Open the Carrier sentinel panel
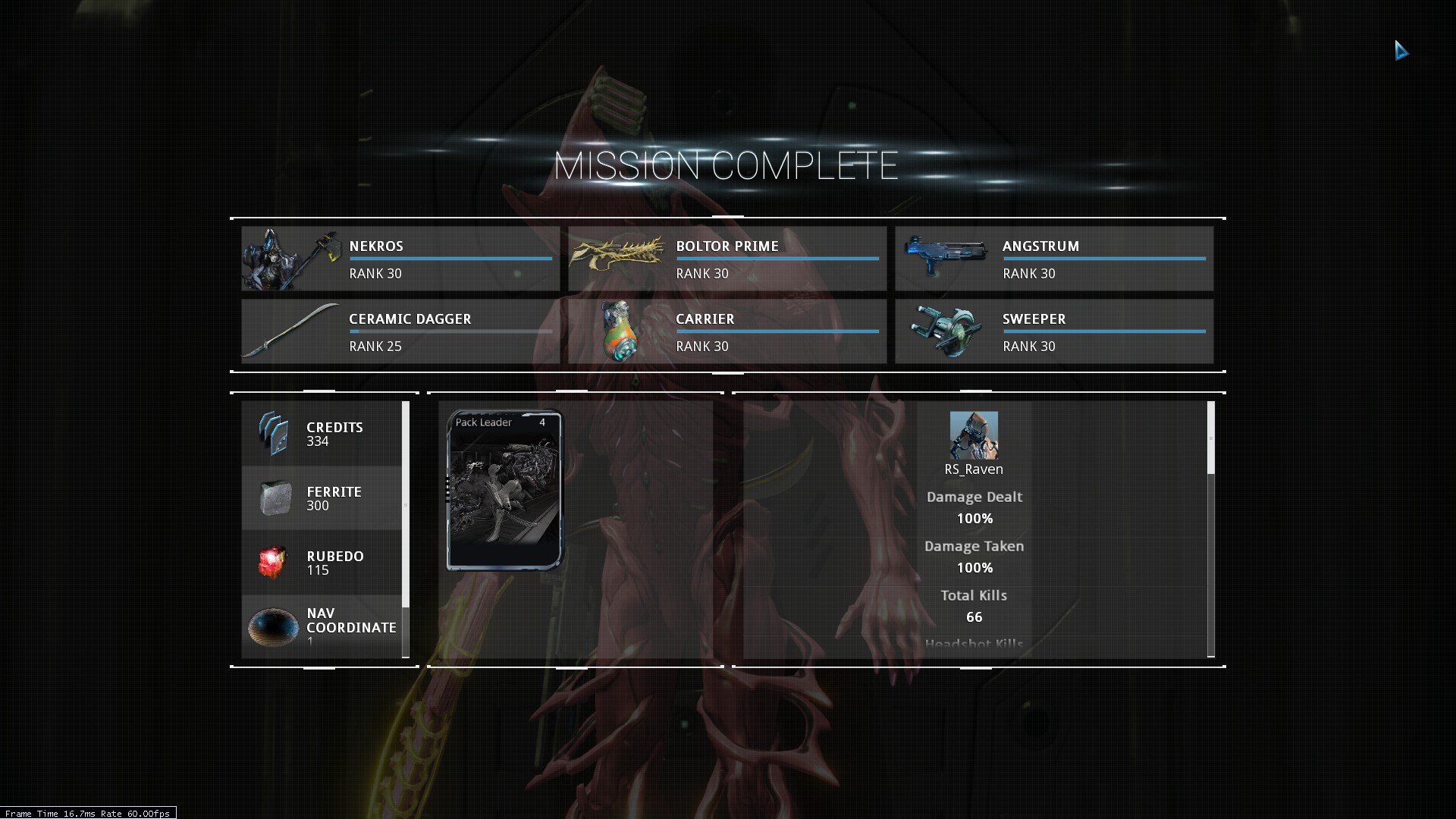Viewport: 1456px width, 819px height. point(727,331)
